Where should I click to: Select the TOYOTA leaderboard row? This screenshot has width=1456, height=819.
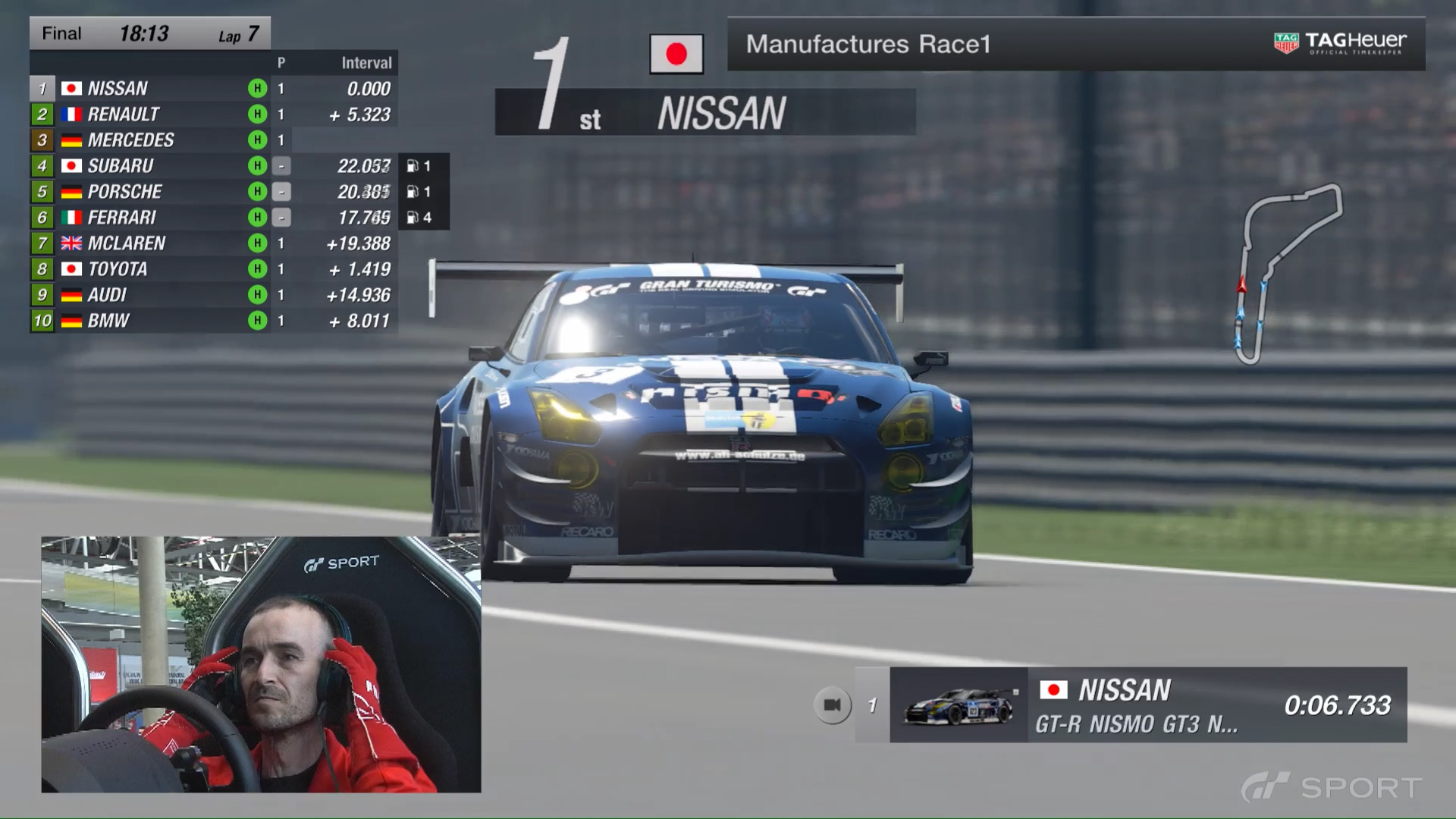(213, 269)
